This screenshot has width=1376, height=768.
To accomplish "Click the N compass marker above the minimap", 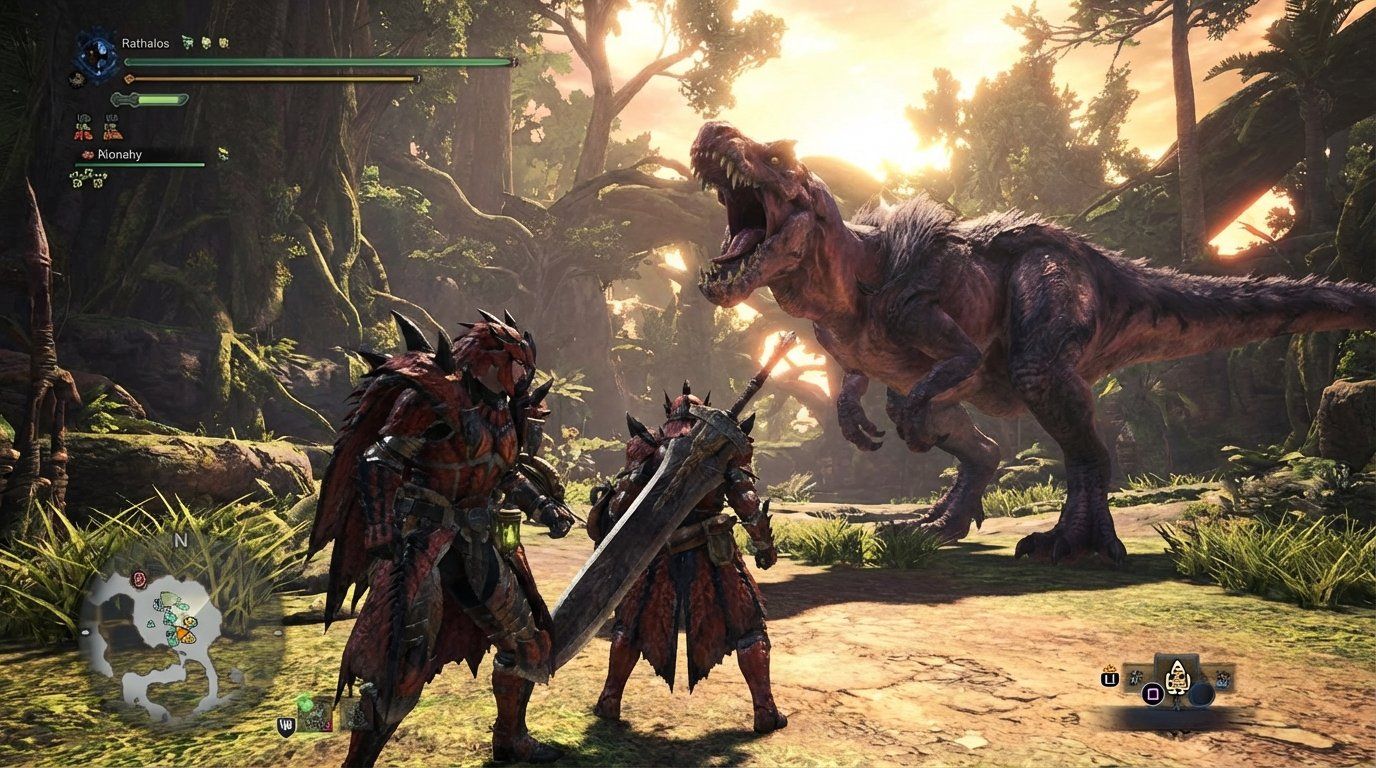I will pos(180,539).
